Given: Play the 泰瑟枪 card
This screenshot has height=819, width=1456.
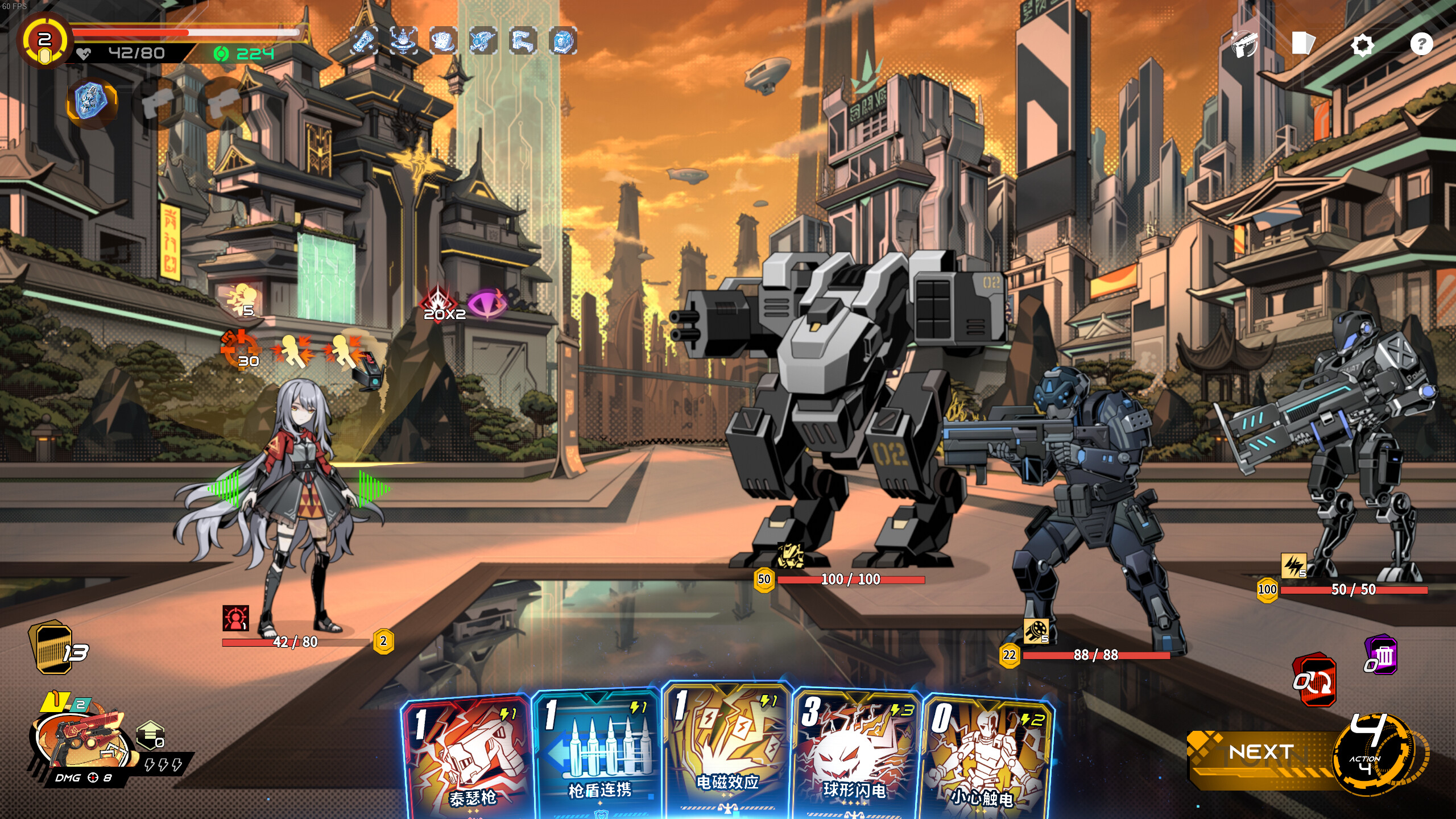Looking at the screenshot, I should [x=468, y=756].
